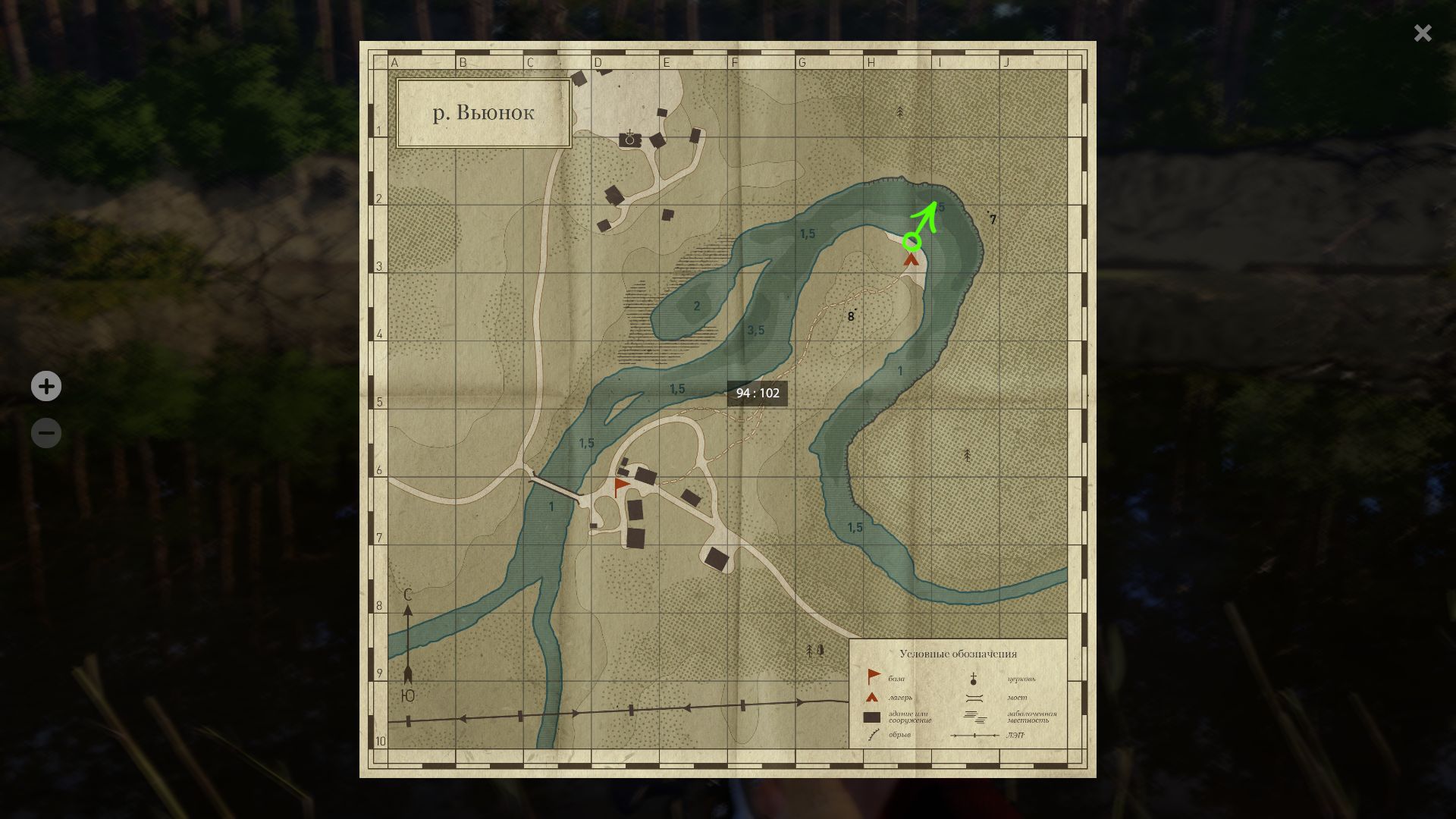Screen dimensions: 1456x819
Task: Click the Условные обозначения legend title
Action: pyautogui.click(x=959, y=653)
